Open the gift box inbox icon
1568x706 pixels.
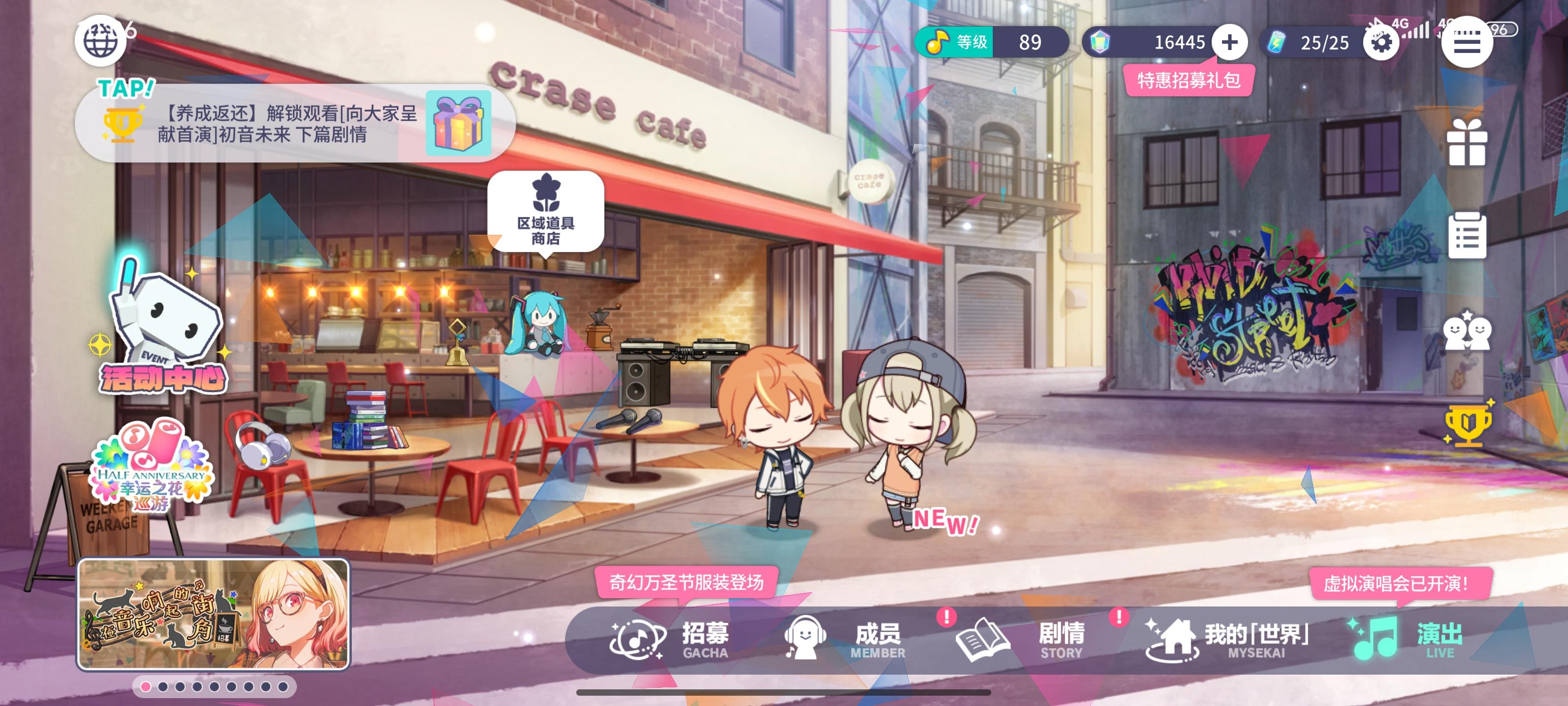(1468, 144)
